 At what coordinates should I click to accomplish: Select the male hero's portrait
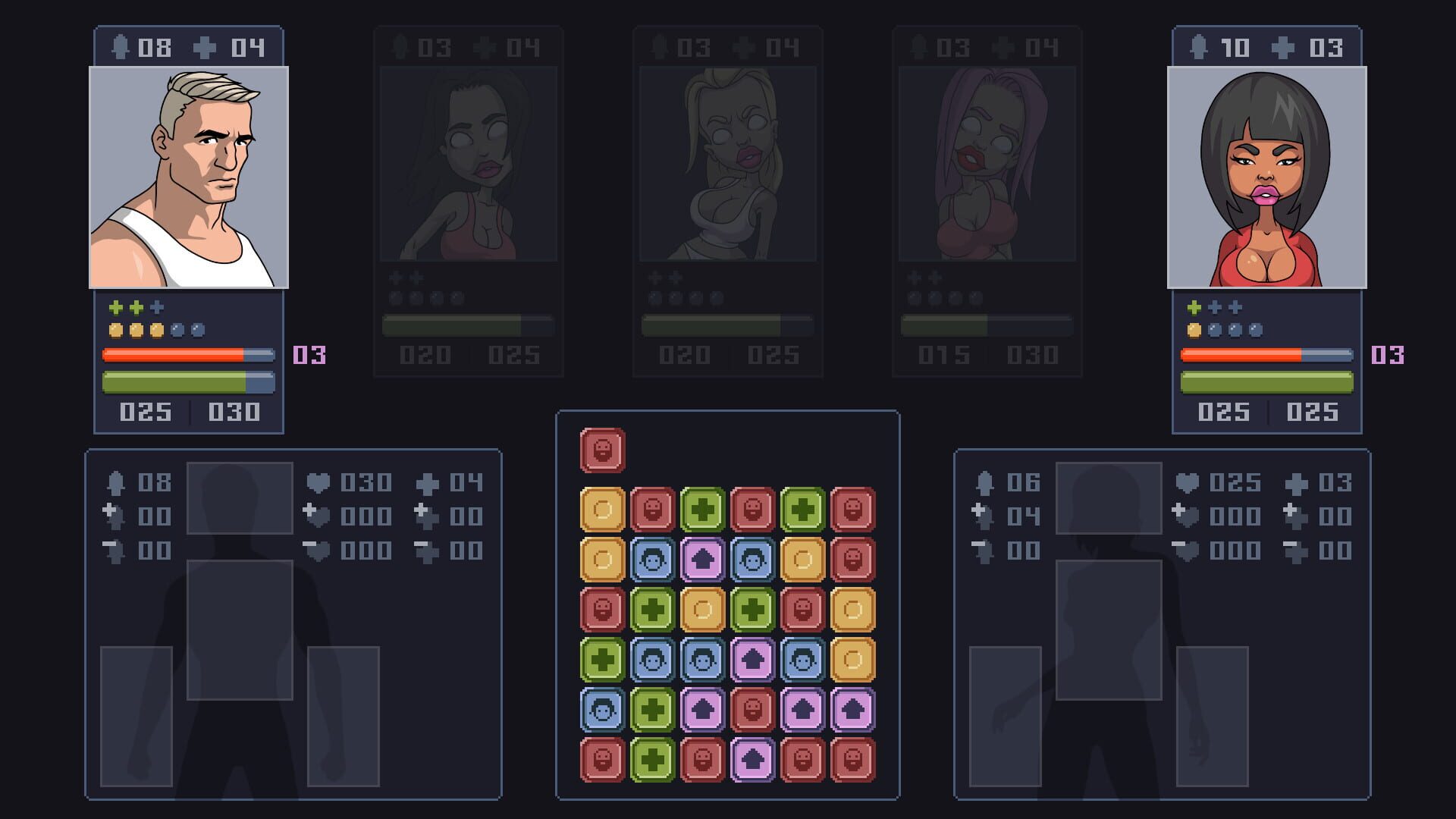[x=188, y=178]
